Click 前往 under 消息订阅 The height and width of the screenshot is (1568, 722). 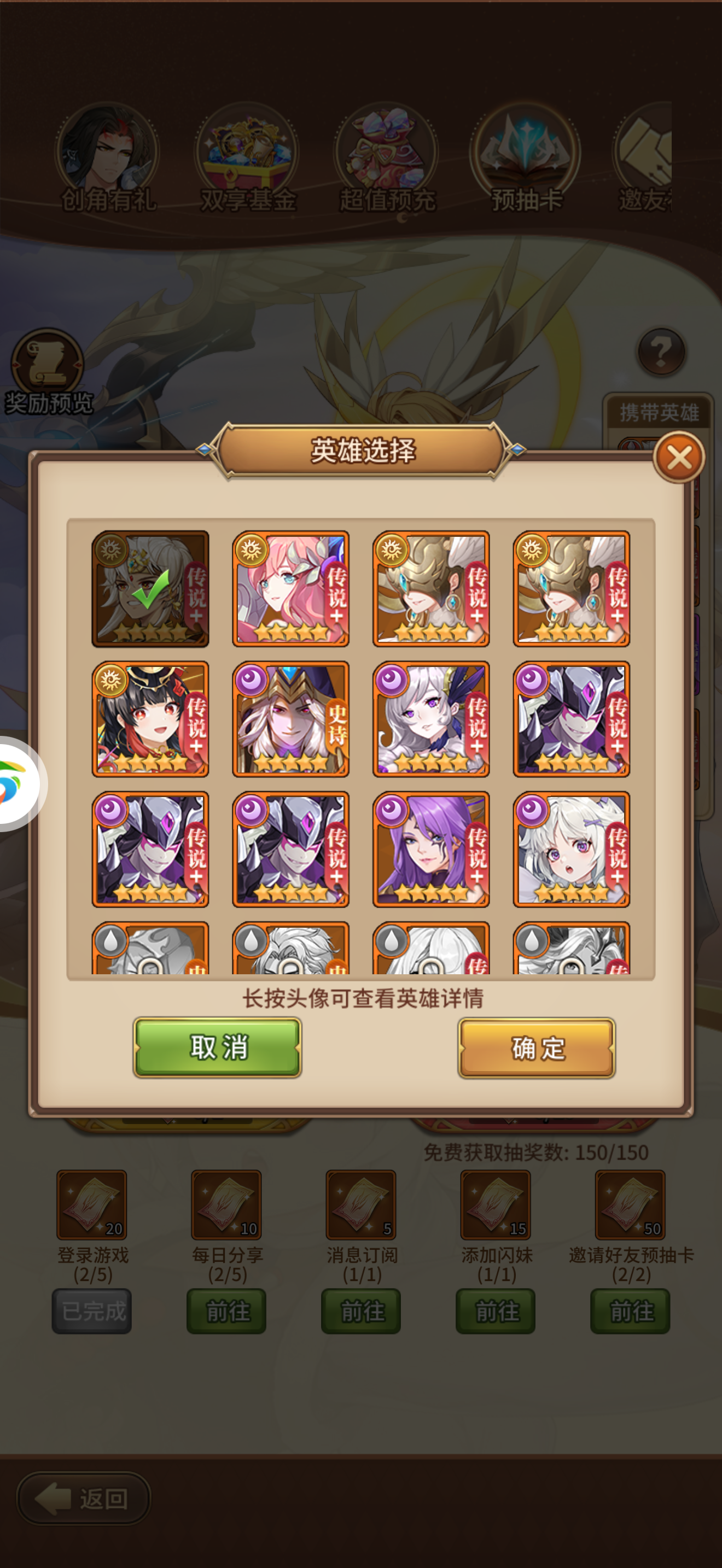tap(360, 1310)
